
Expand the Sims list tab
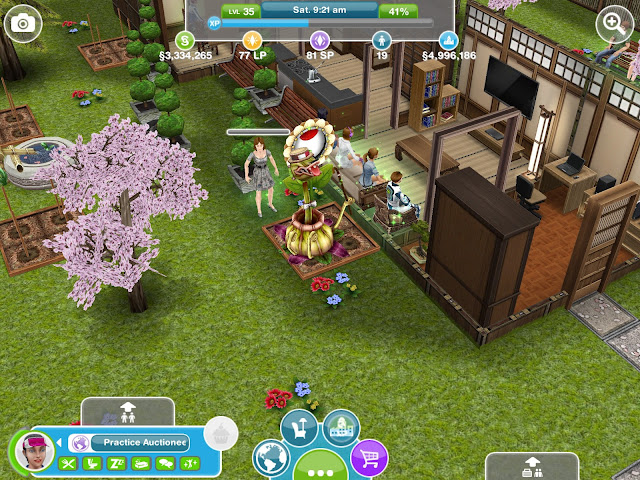[x=127, y=410]
